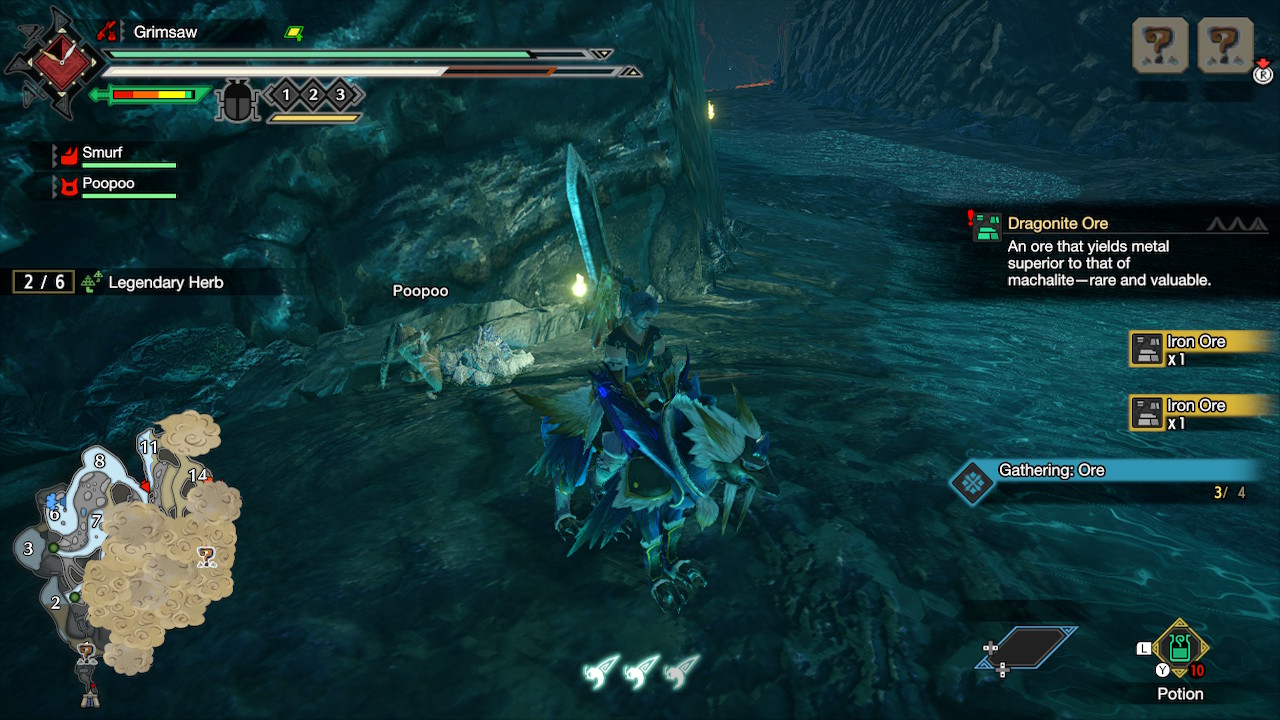Click the top Iron Ore pickup icon
This screenshot has width=1280, height=720.
[1146, 348]
